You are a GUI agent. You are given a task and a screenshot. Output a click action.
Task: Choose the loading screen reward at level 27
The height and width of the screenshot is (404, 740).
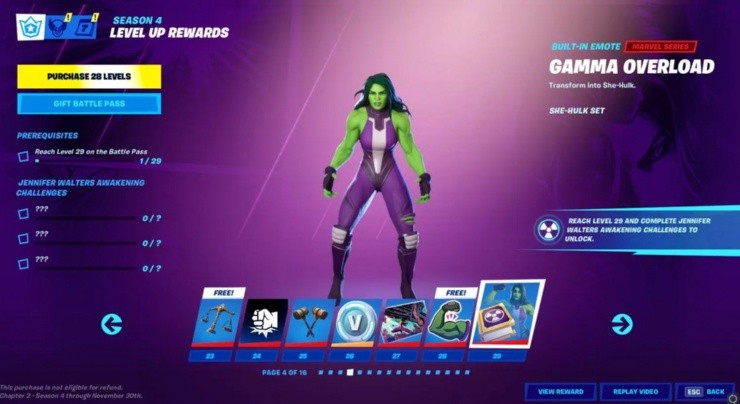(404, 322)
